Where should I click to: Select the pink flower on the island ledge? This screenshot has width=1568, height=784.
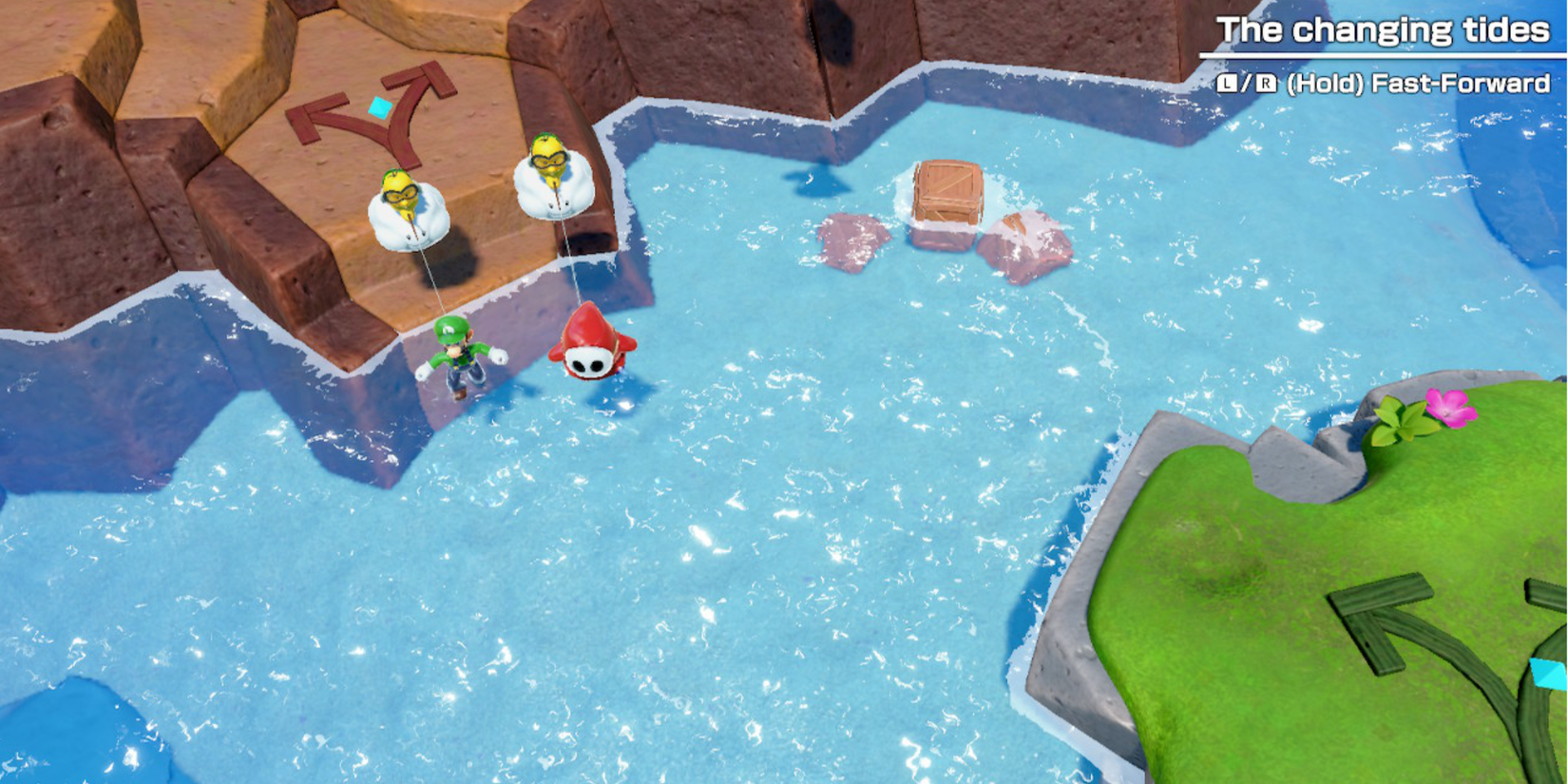pos(1451,408)
